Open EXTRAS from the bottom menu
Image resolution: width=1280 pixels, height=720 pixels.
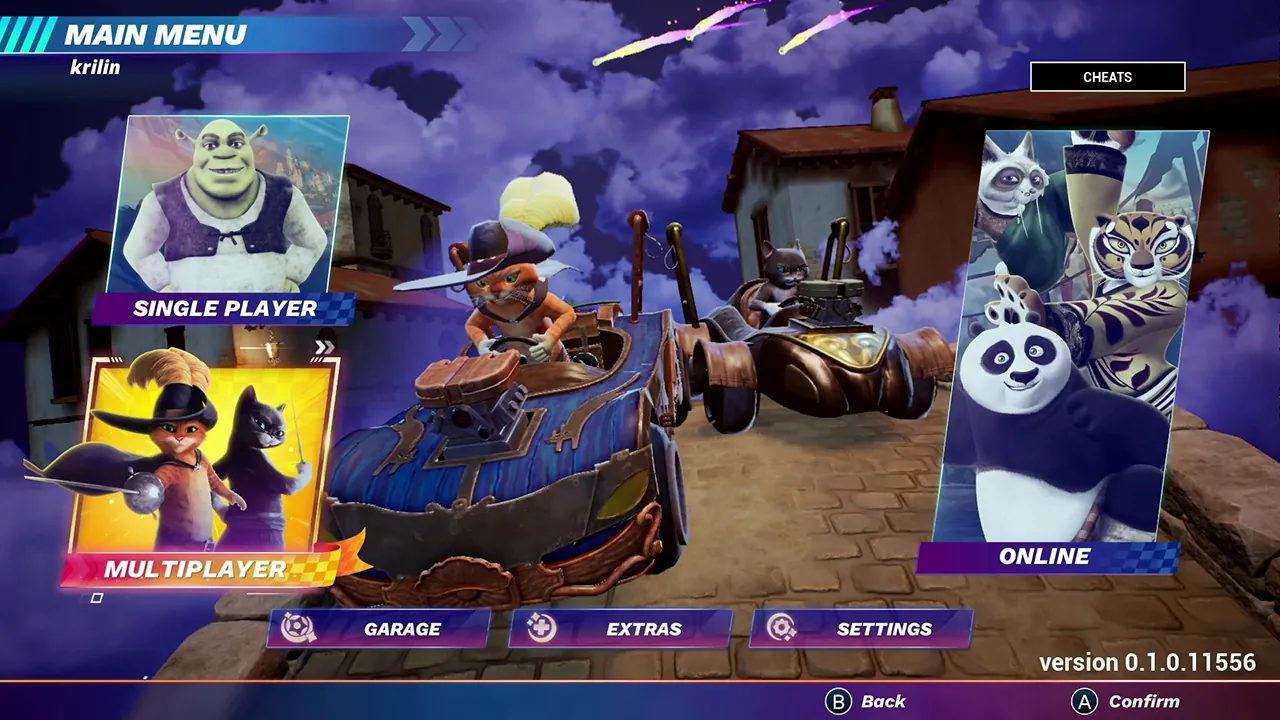tap(643, 629)
